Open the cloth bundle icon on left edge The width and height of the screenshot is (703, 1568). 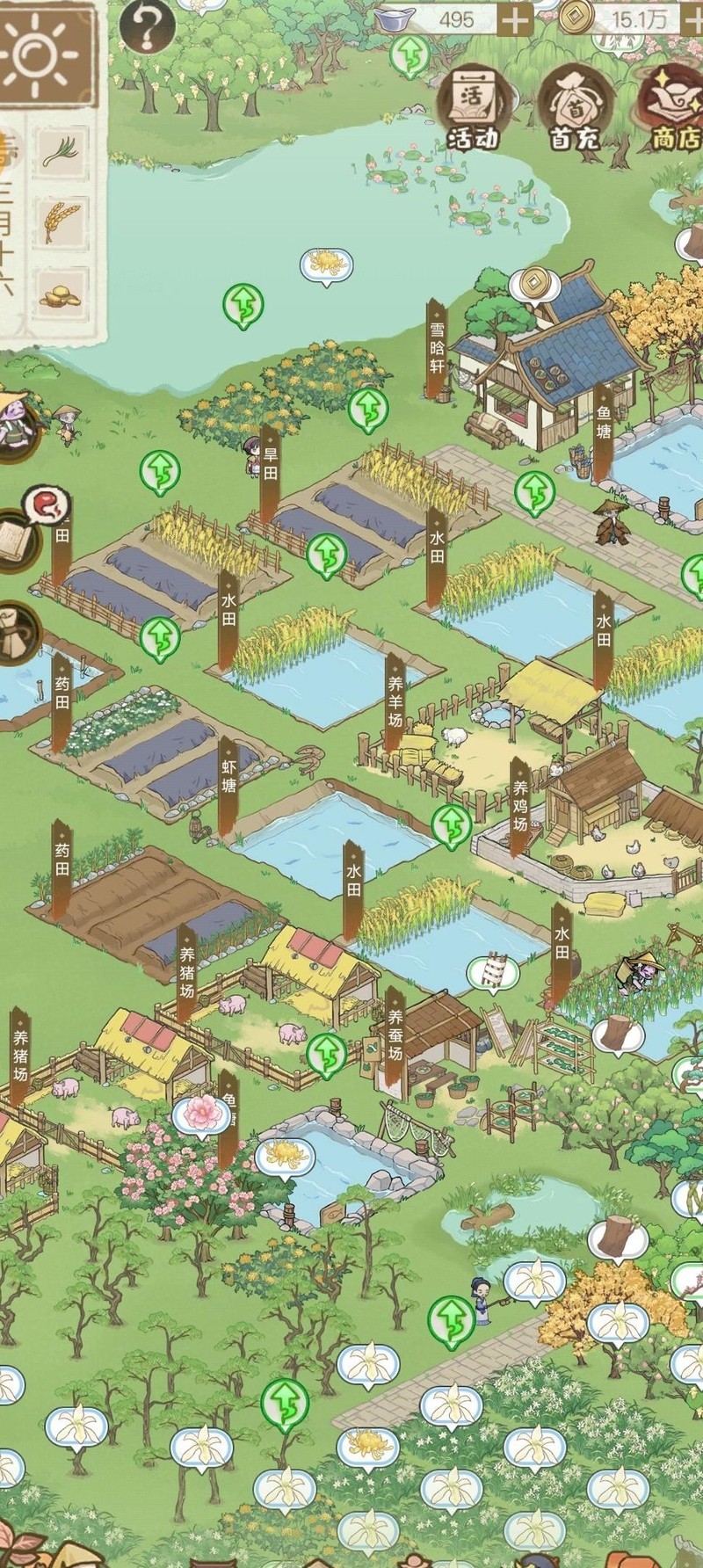(x=18, y=633)
